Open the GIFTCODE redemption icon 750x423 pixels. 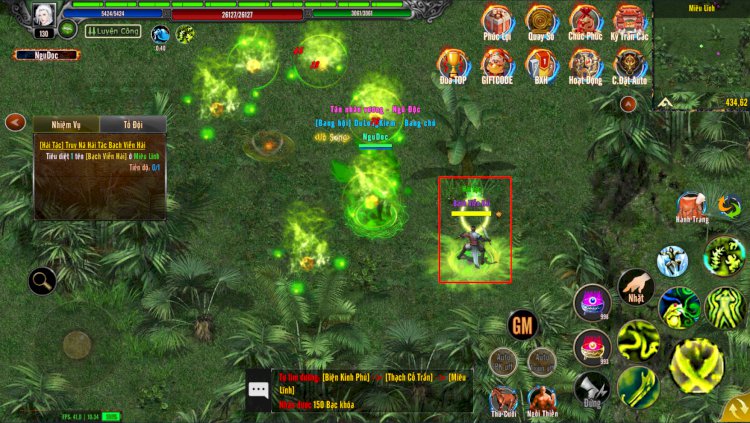pyautogui.click(x=496, y=64)
